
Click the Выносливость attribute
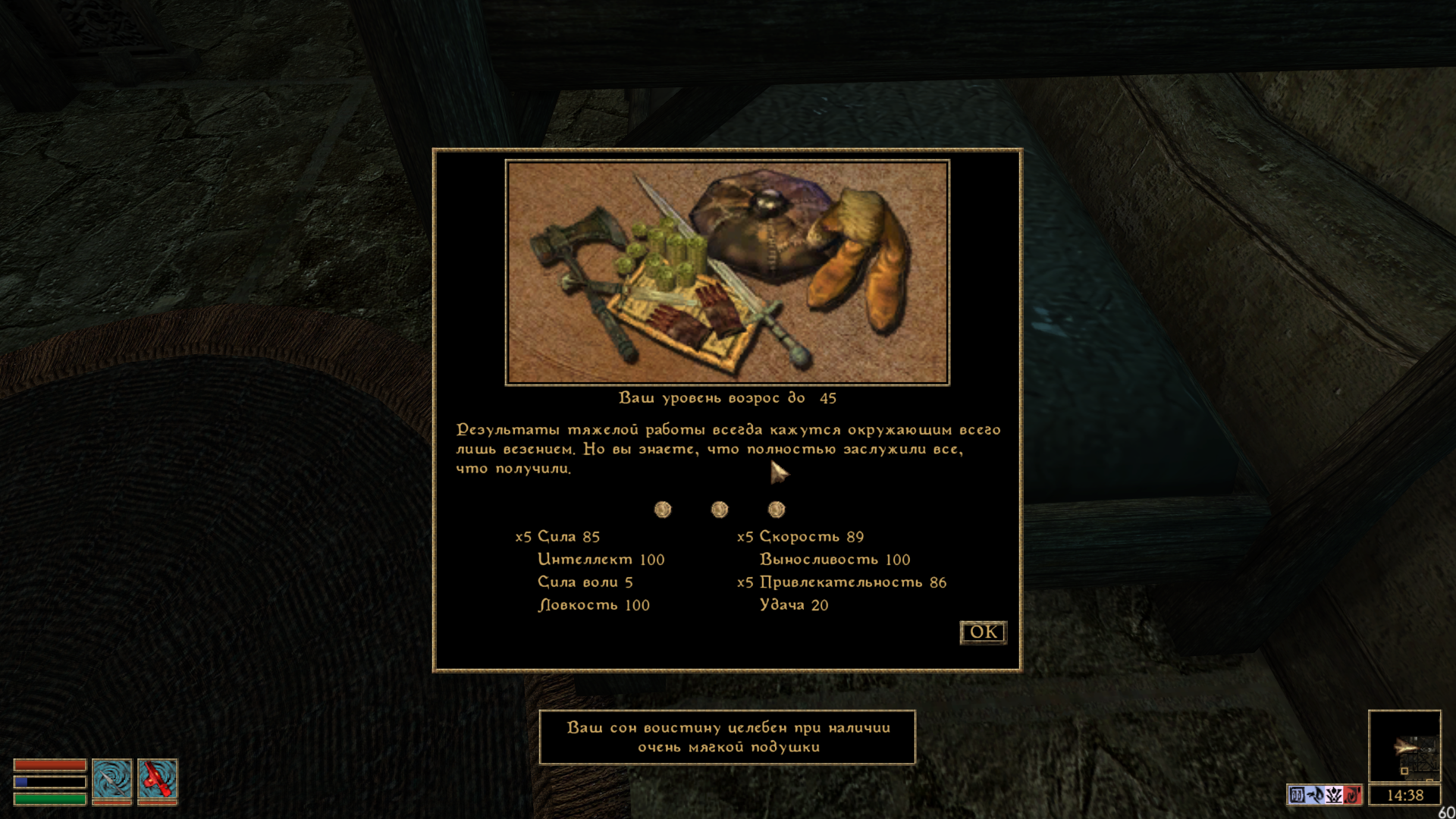point(834,560)
